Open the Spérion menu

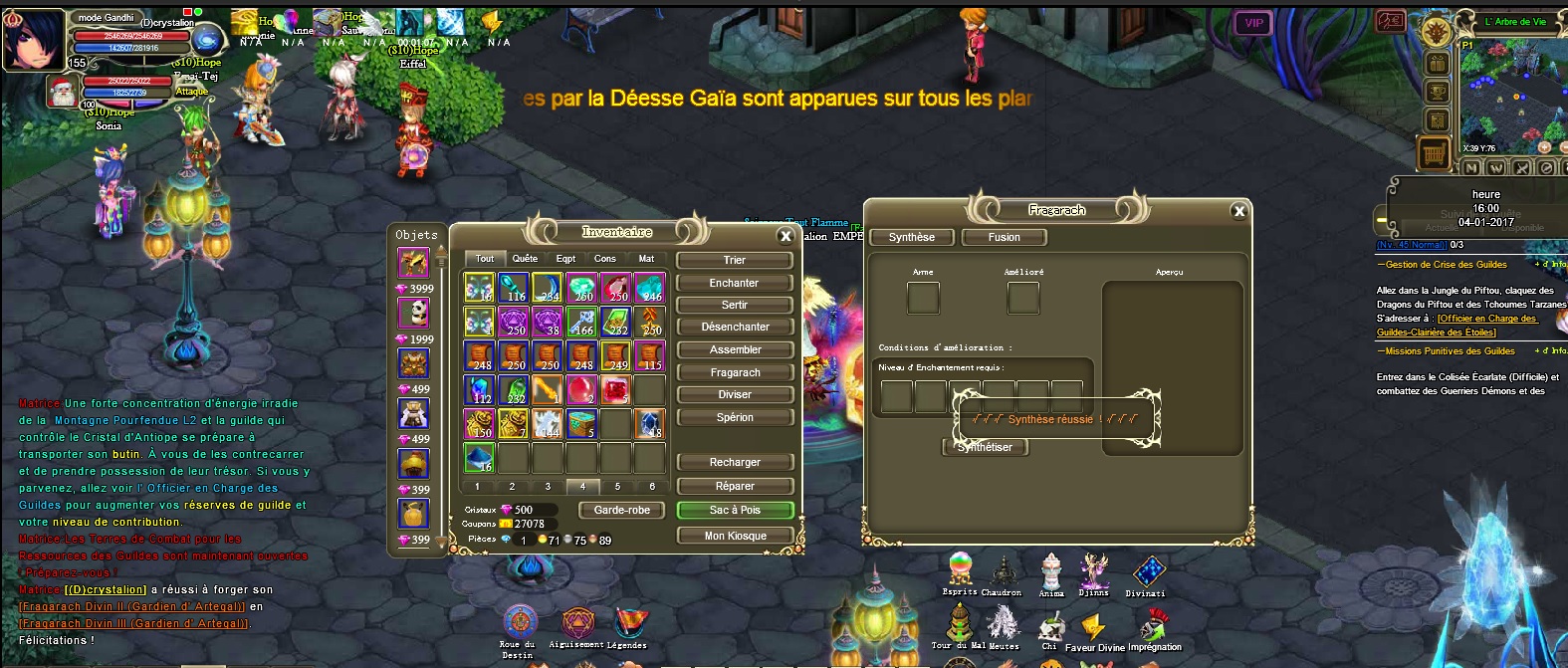[735, 417]
